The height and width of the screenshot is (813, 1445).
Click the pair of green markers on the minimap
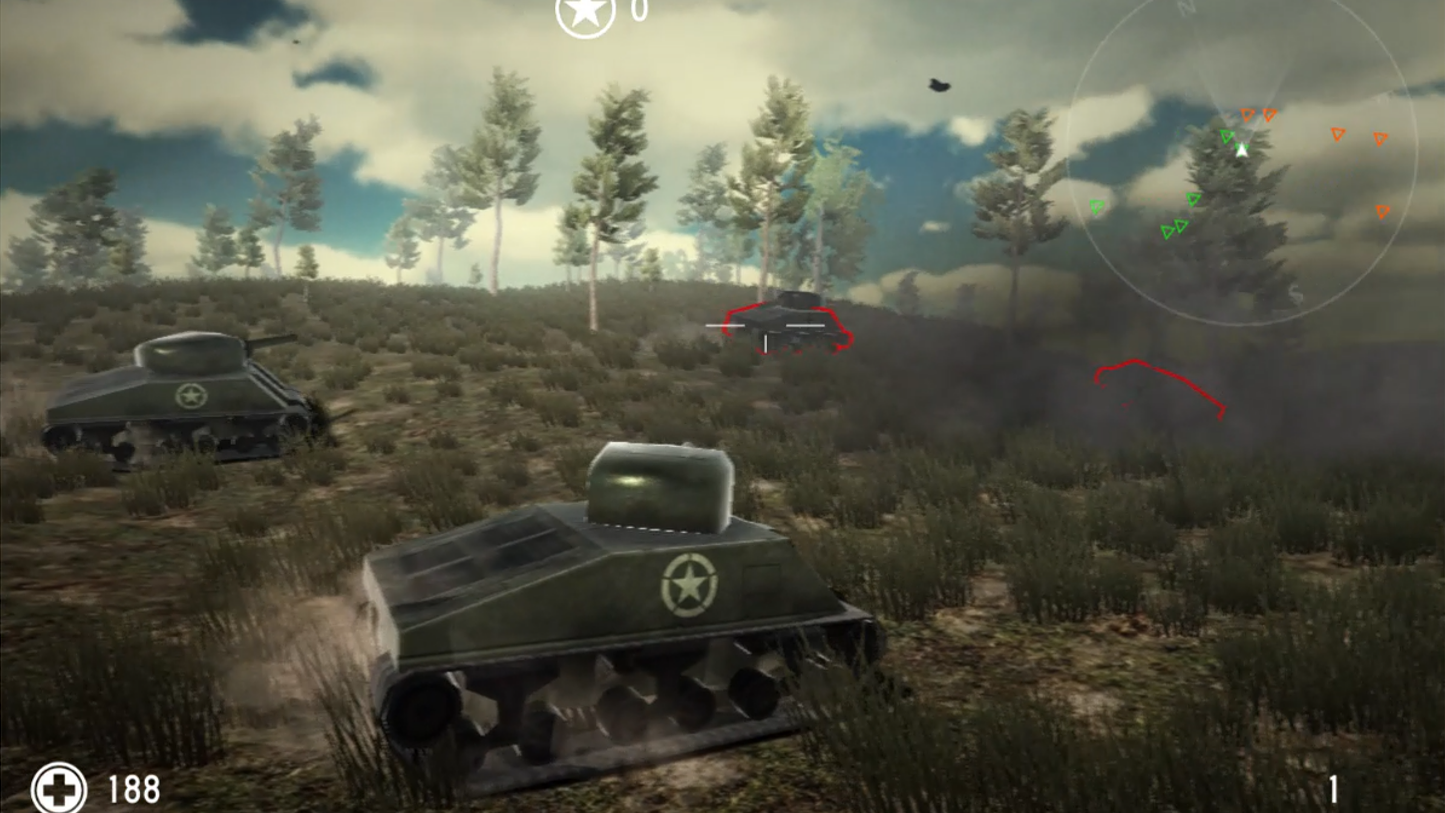[x=1175, y=228]
